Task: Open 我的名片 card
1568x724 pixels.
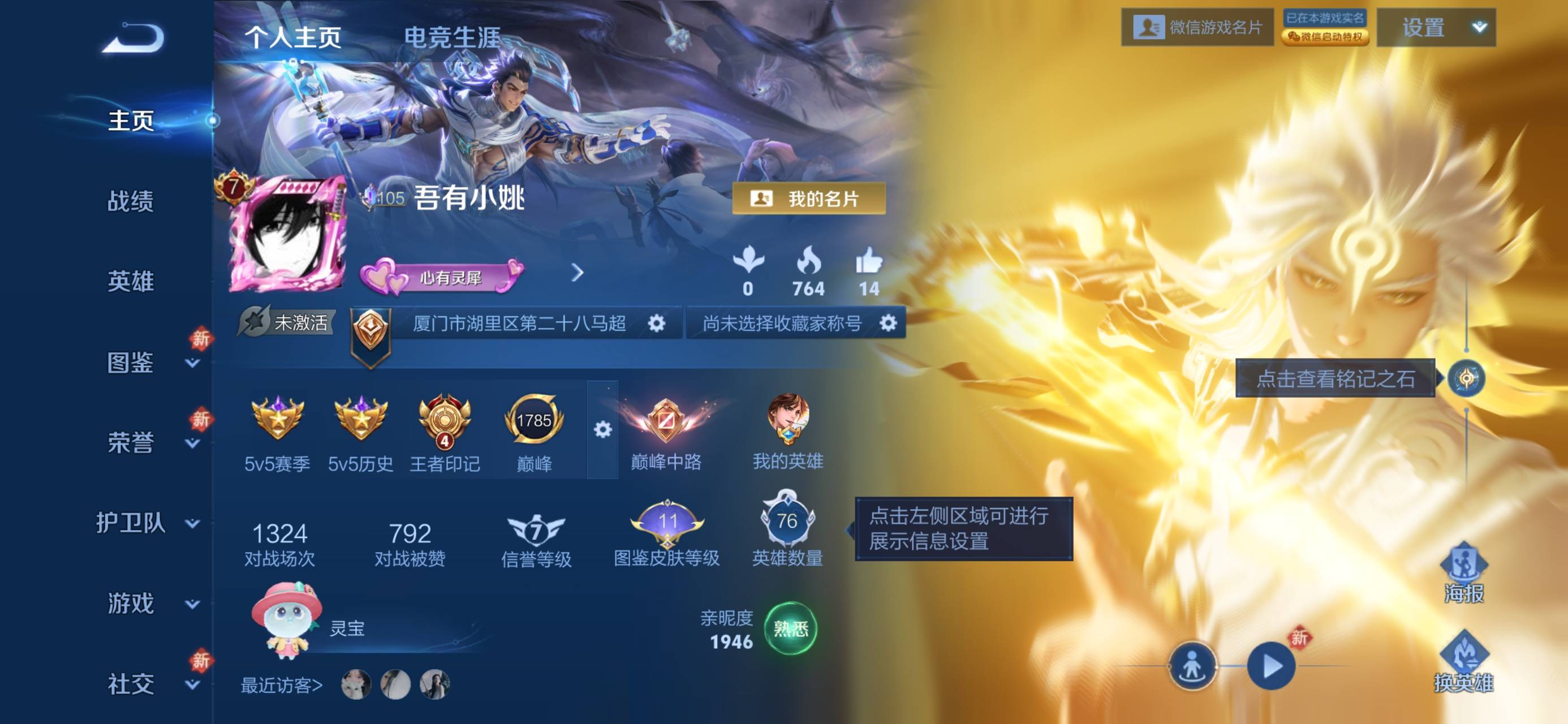Action: tap(808, 199)
